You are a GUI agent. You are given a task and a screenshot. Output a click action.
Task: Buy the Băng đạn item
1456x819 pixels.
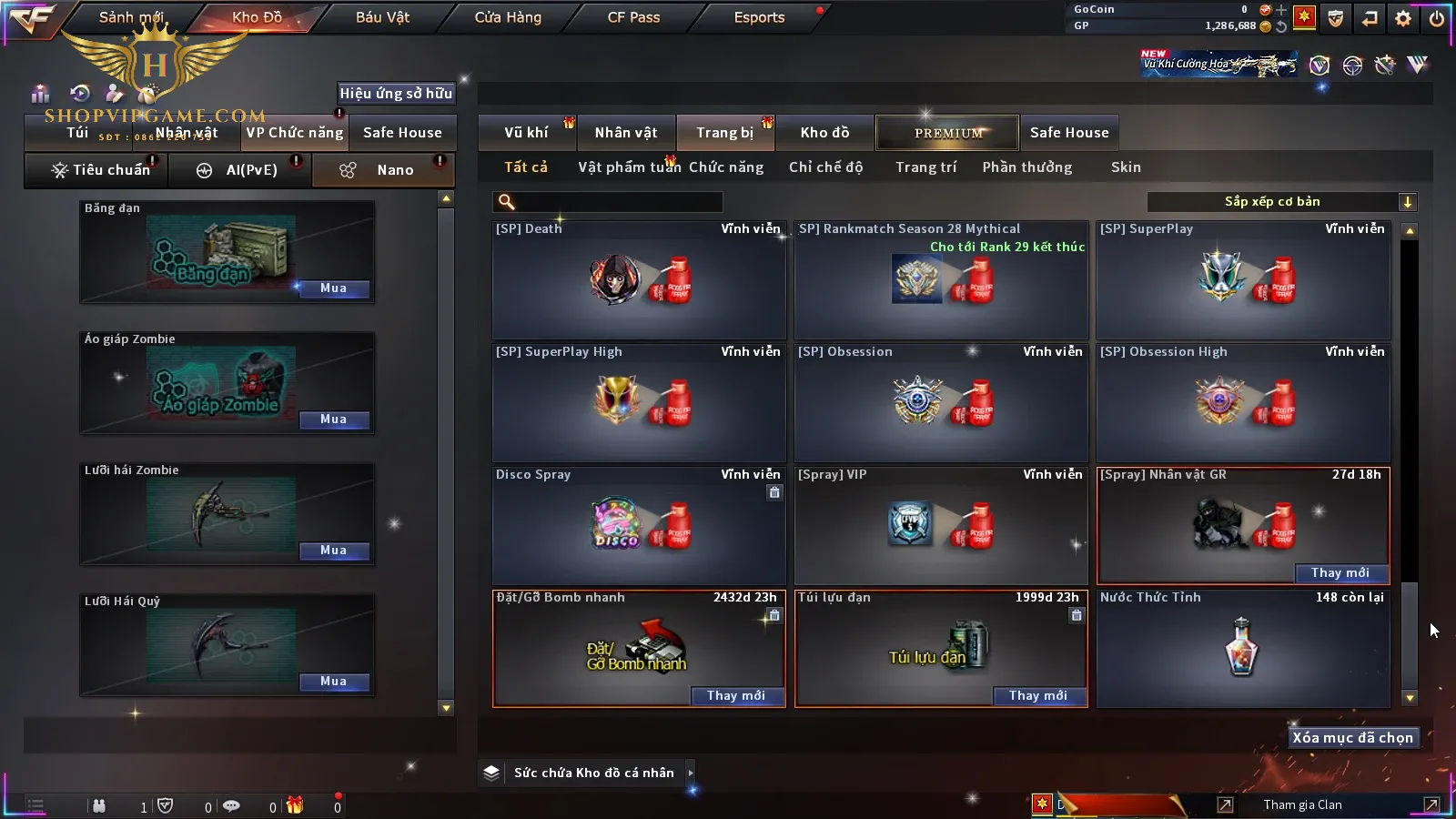[x=333, y=288]
